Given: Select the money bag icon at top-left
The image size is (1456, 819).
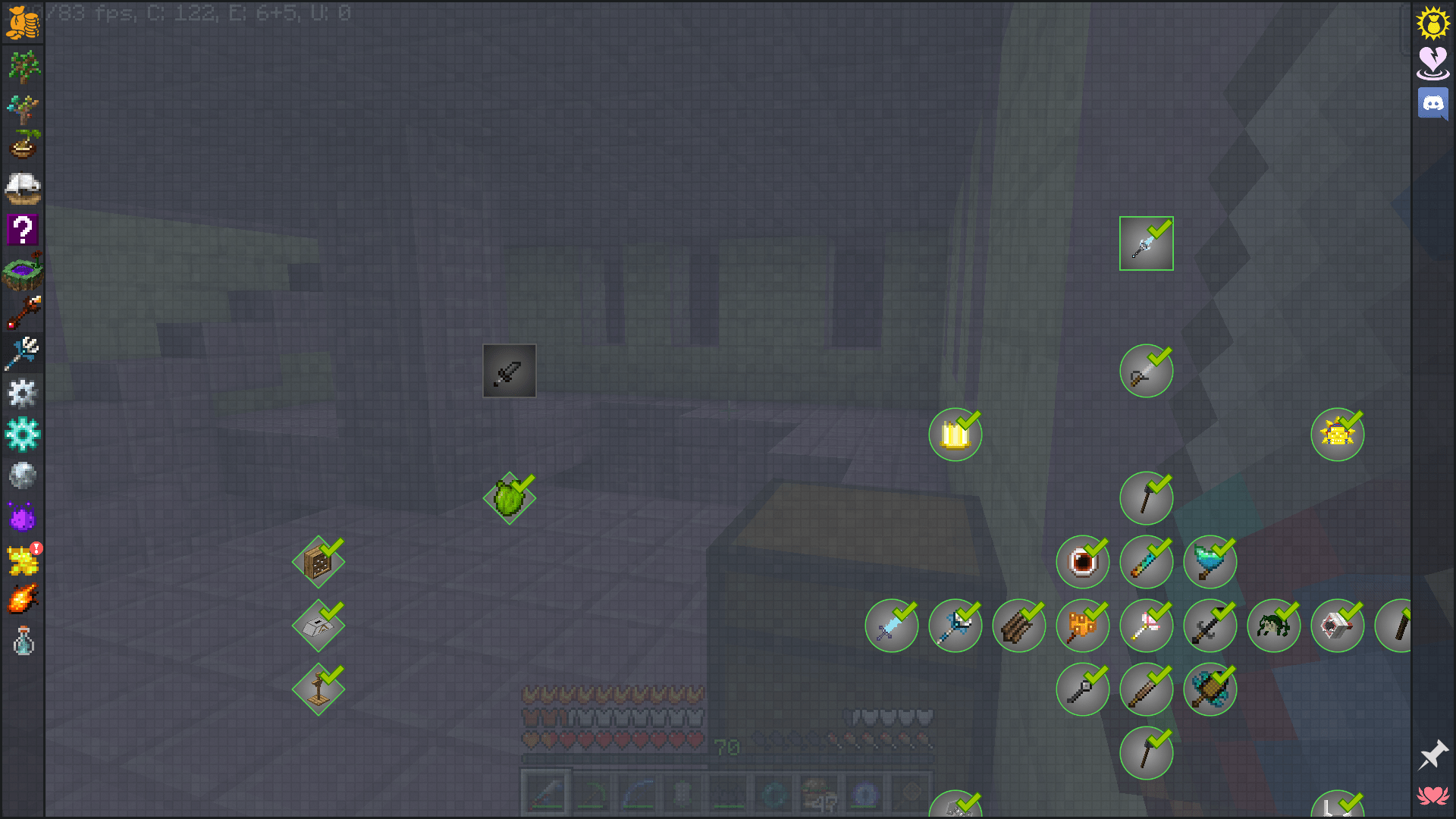Looking at the screenshot, I should click(x=22, y=23).
